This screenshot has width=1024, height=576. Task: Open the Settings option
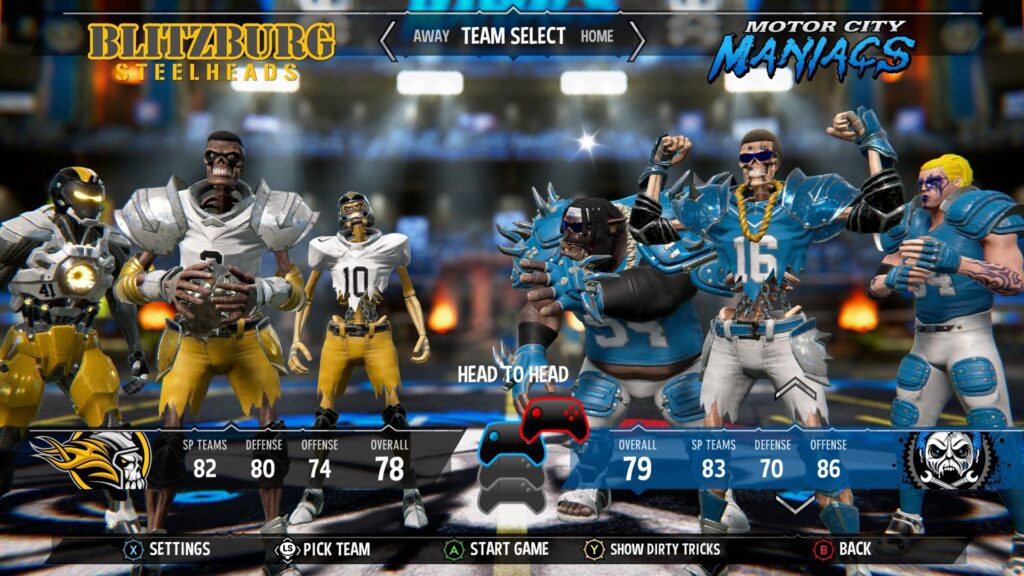pyautogui.click(x=166, y=549)
